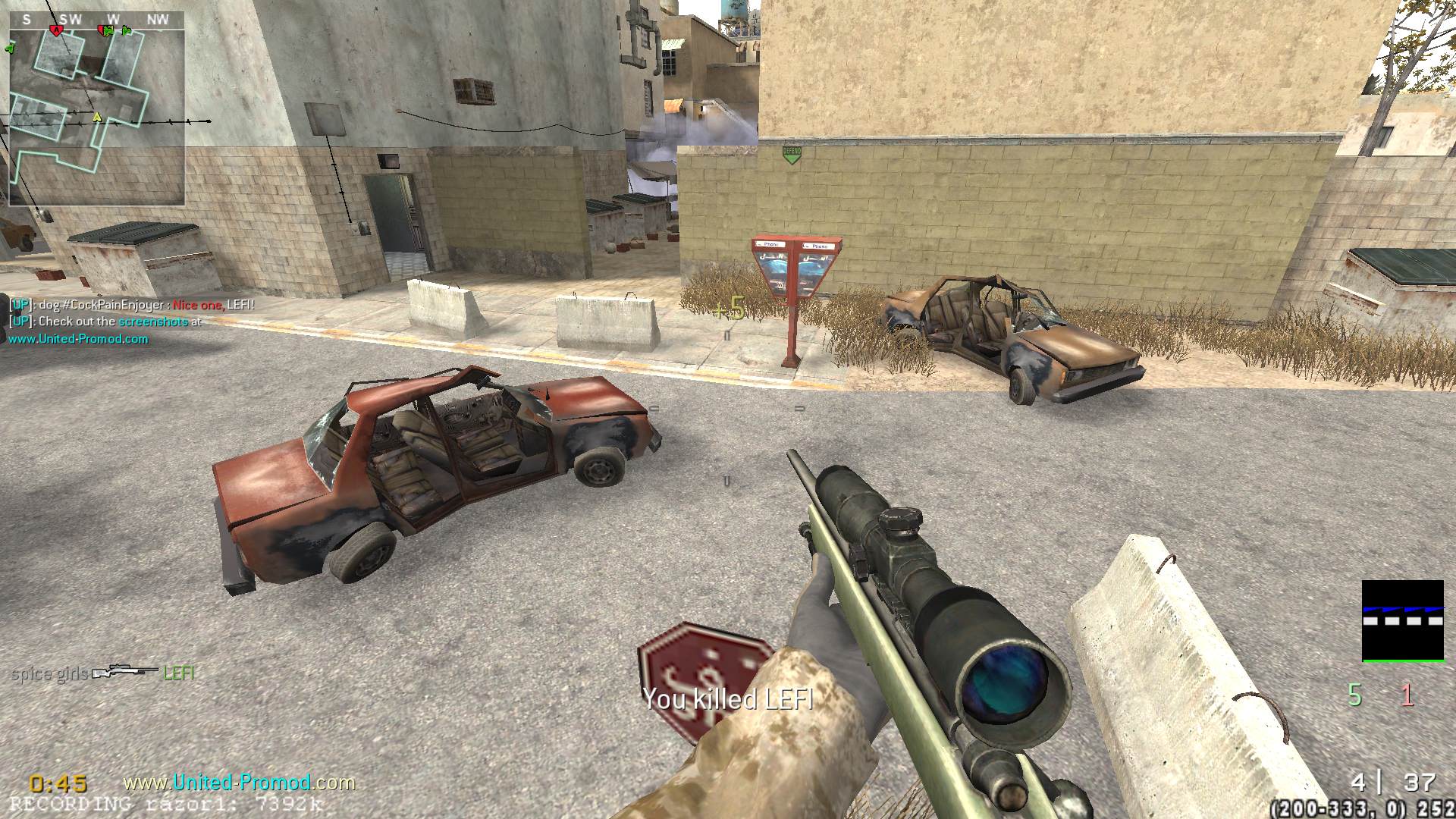Click the sniper rifle icon in the killfeed
The height and width of the screenshot is (819, 1456).
[125, 673]
